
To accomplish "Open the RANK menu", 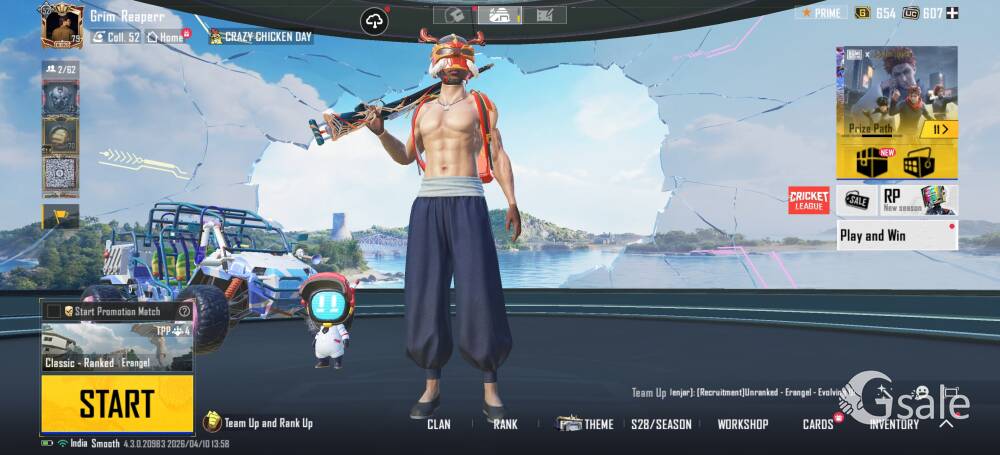I will [505, 424].
